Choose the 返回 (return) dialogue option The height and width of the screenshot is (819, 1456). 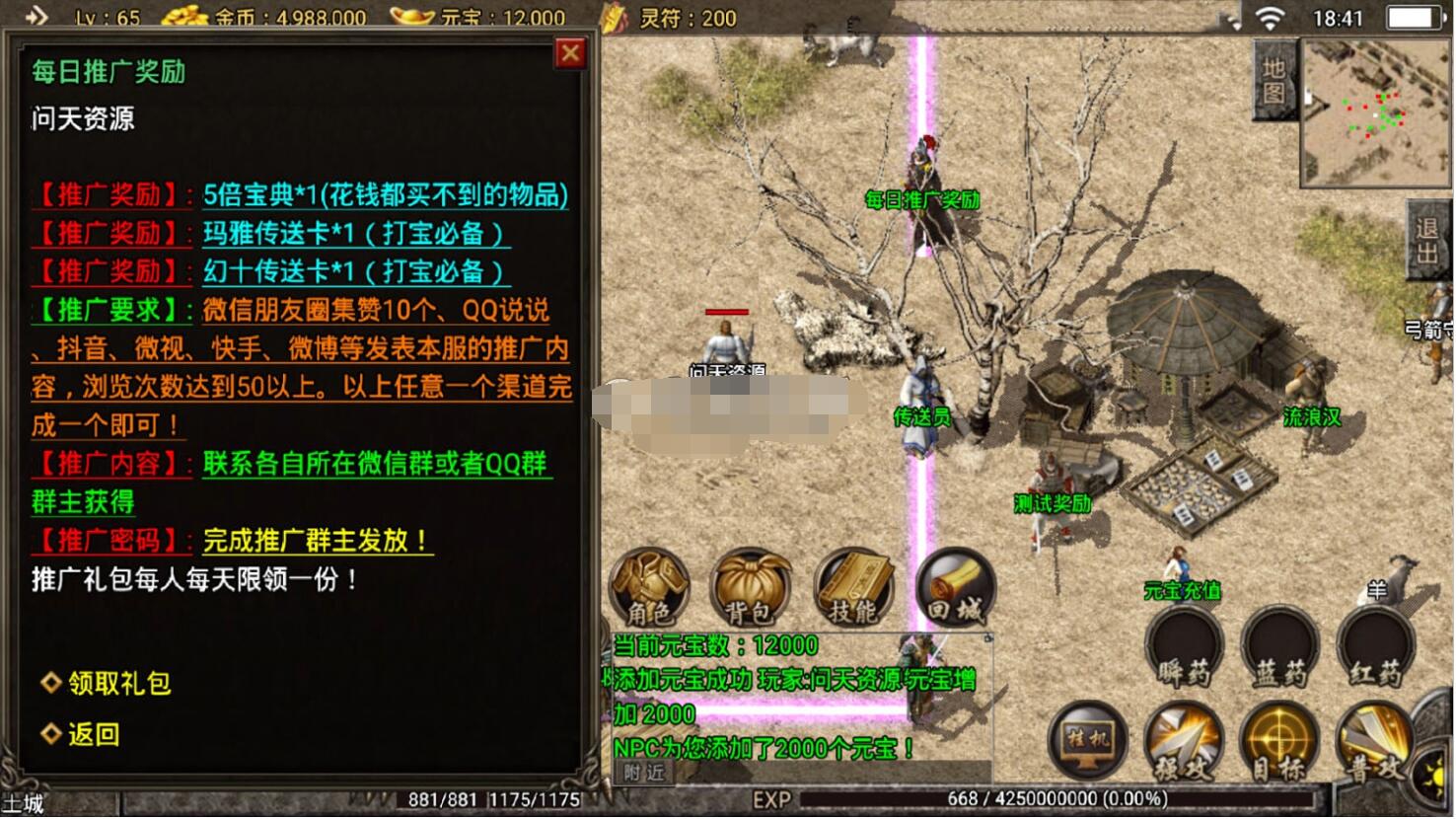point(93,734)
